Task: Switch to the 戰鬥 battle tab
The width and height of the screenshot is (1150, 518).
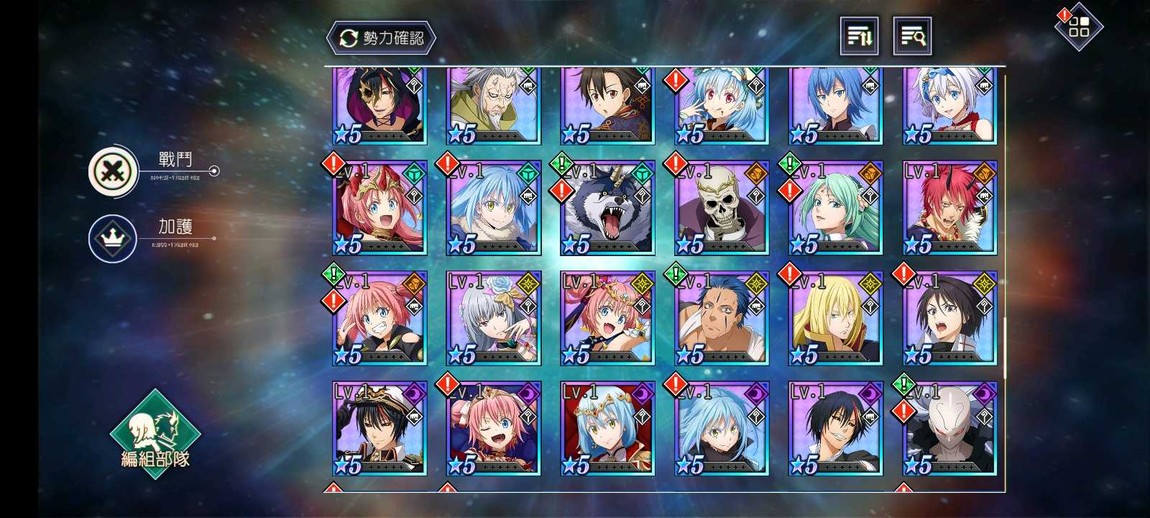Action: pos(113,170)
